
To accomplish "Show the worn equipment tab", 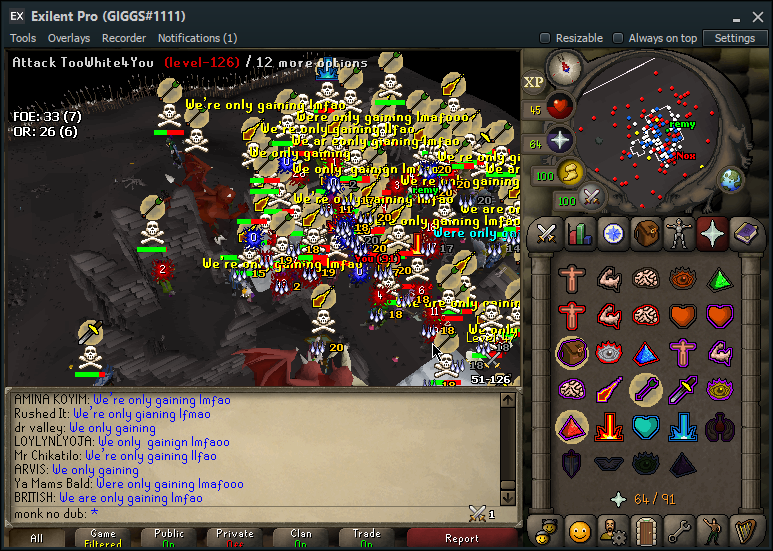I will (679, 234).
